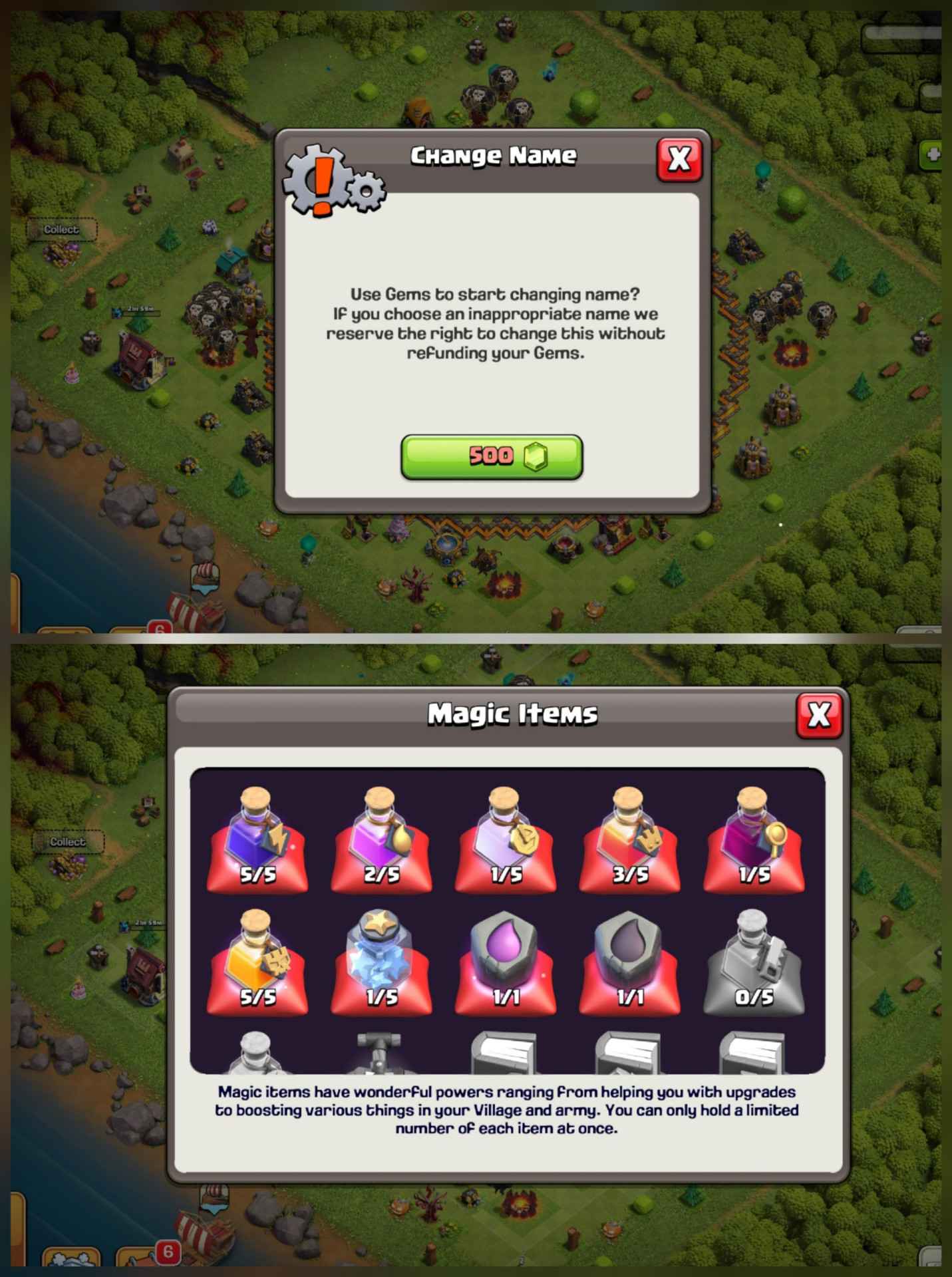Select the Power Potion with 5/5 count
This screenshot has height=1277, width=952.
(x=256, y=841)
